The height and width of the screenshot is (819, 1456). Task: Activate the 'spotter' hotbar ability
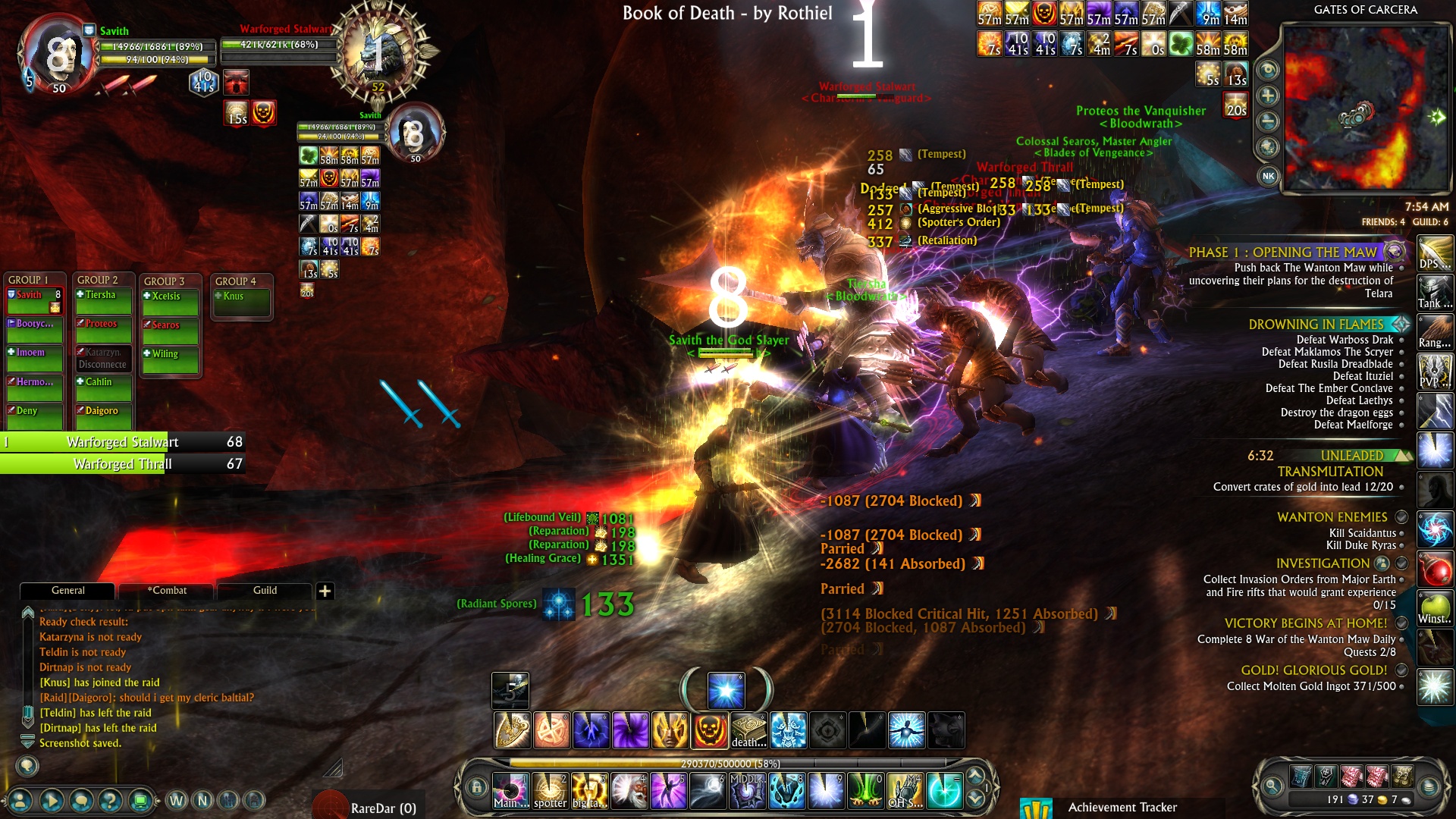point(550,791)
